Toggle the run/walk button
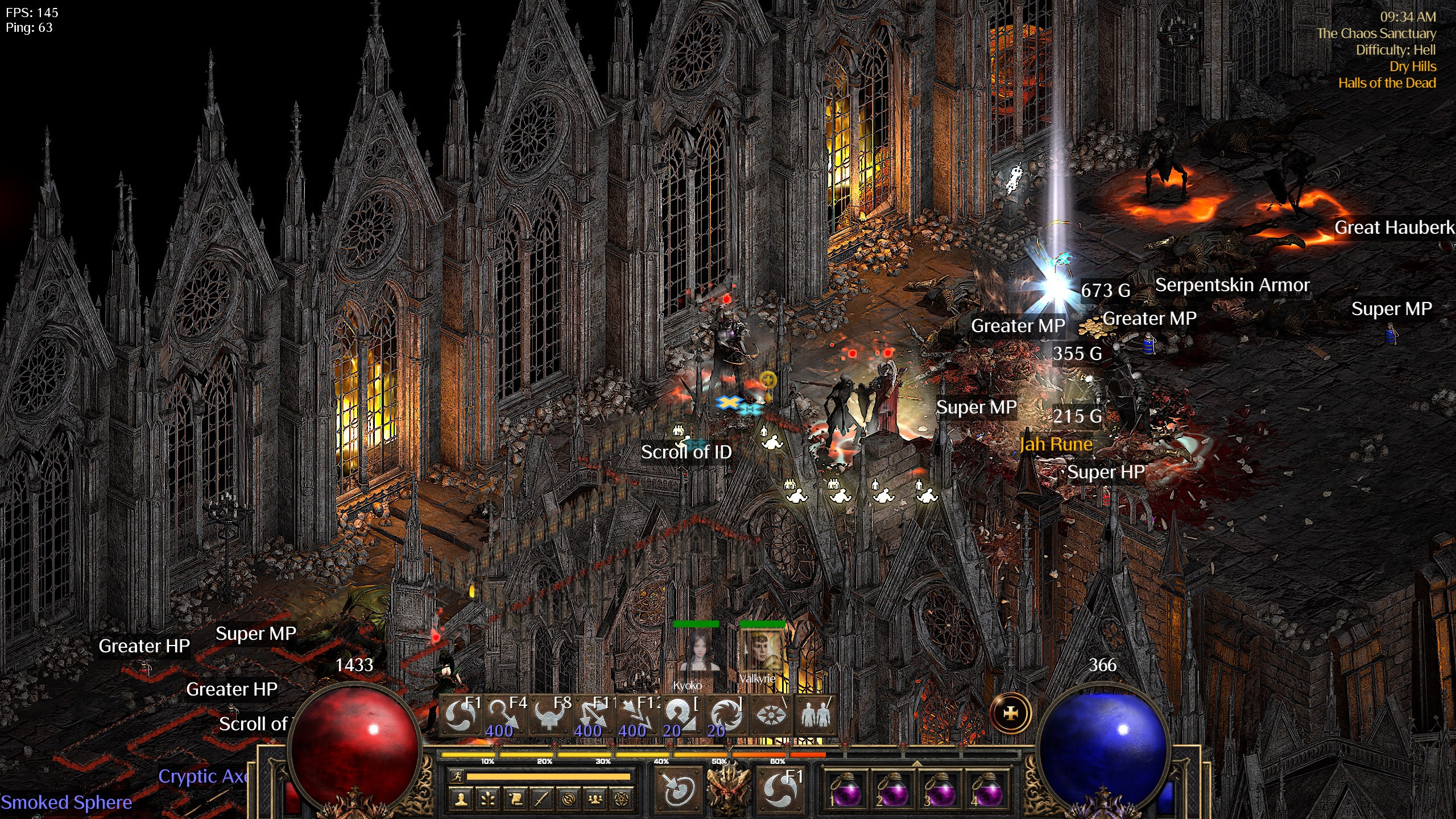This screenshot has width=1456, height=819. click(x=456, y=776)
